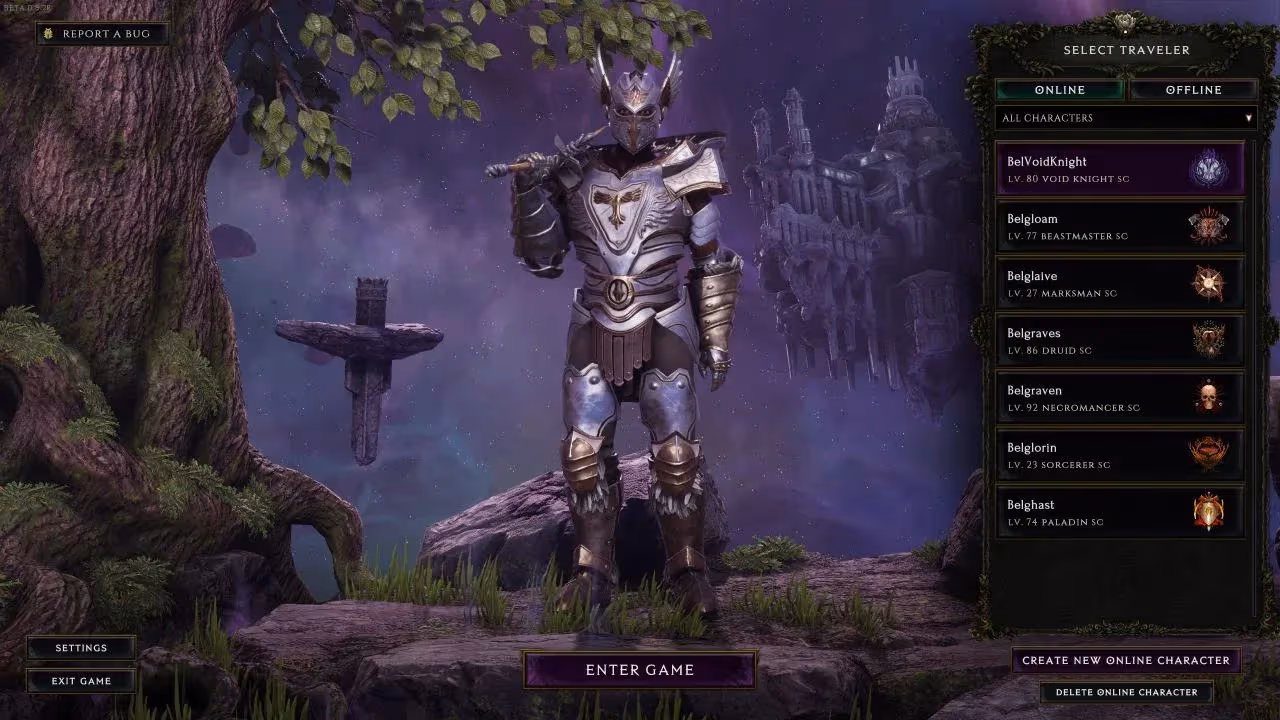The height and width of the screenshot is (720, 1280).
Task: Click the Marksman class icon next to Belglaive
Action: [x=1208, y=283]
